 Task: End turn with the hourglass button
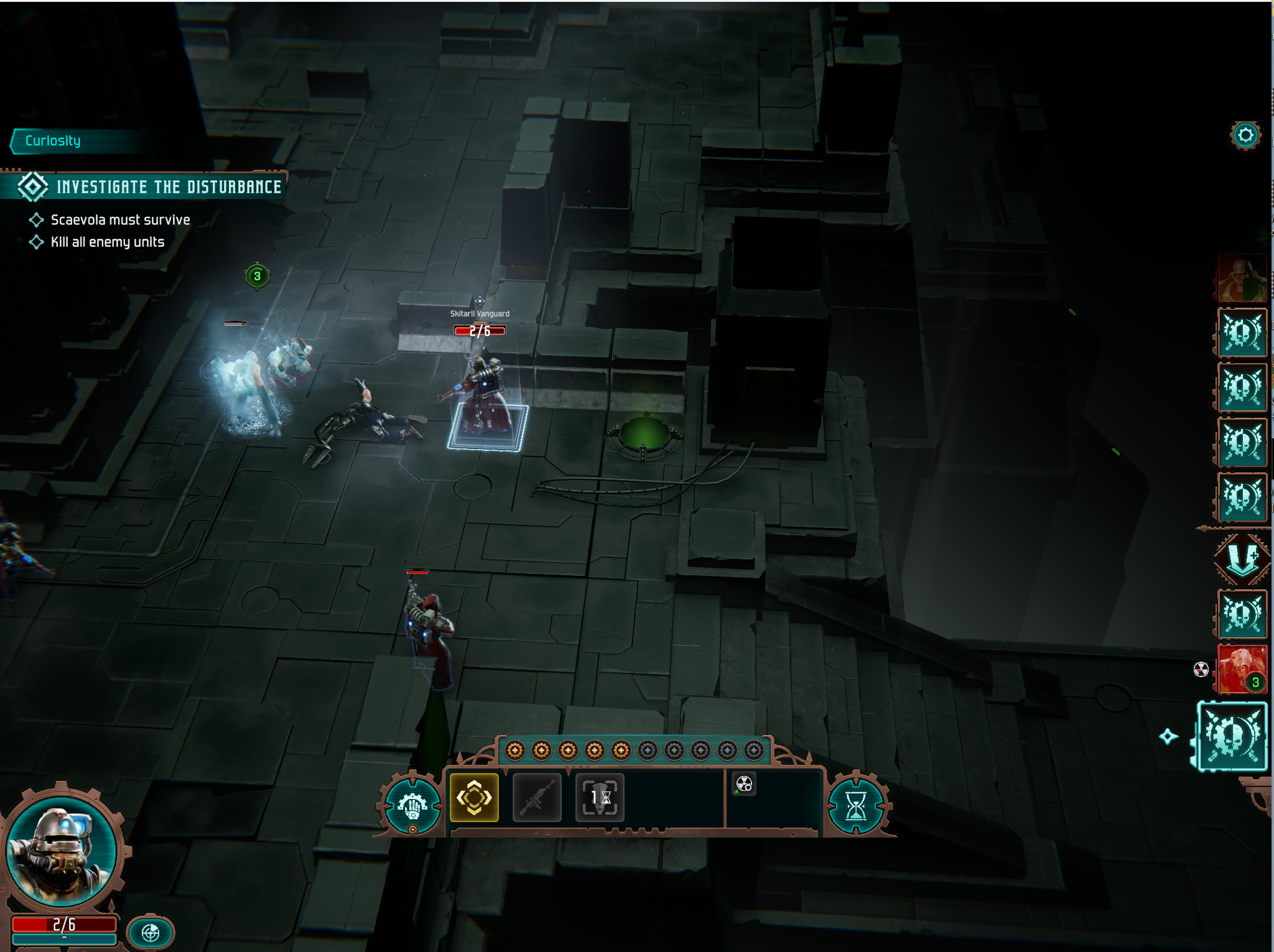856,806
